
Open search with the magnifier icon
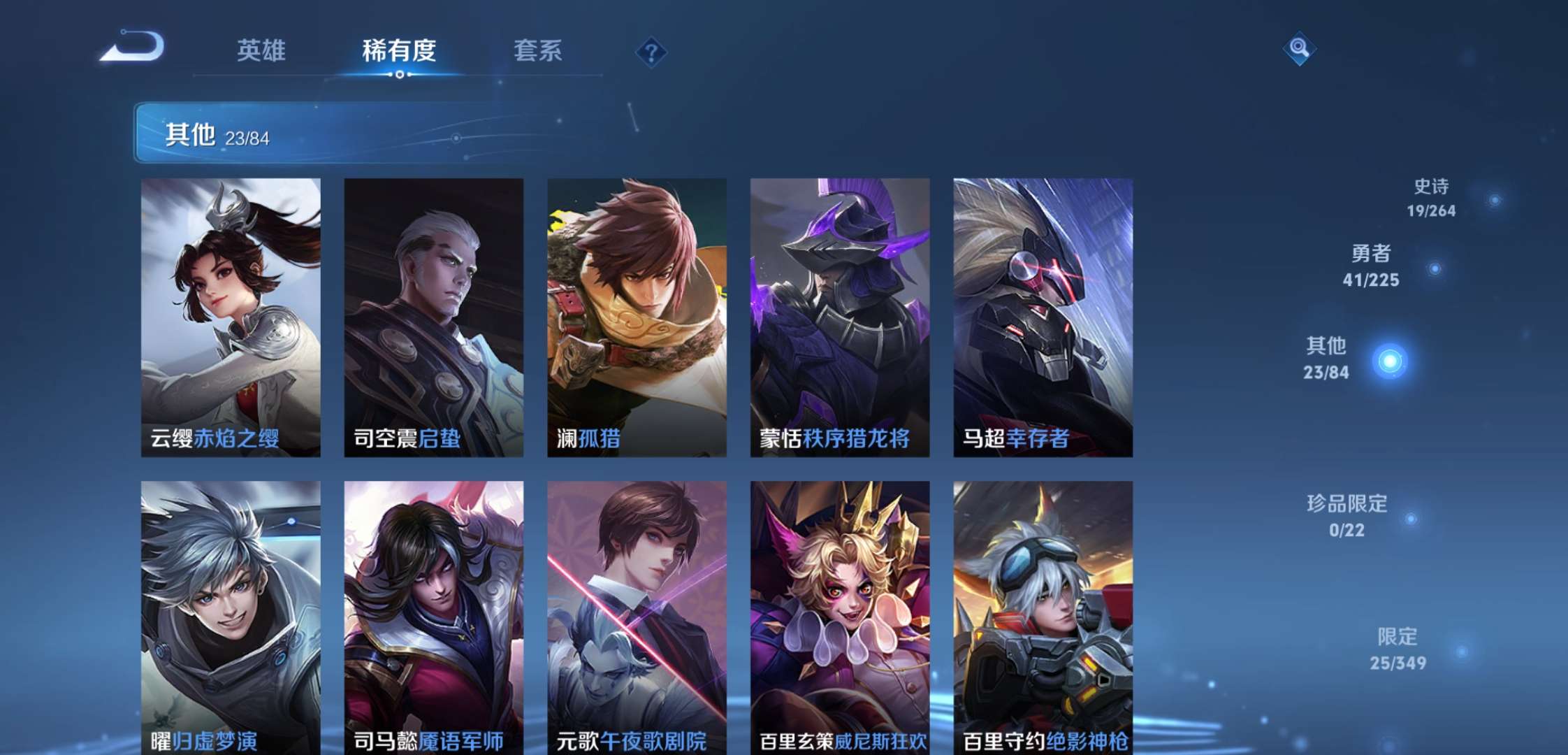click(1299, 49)
